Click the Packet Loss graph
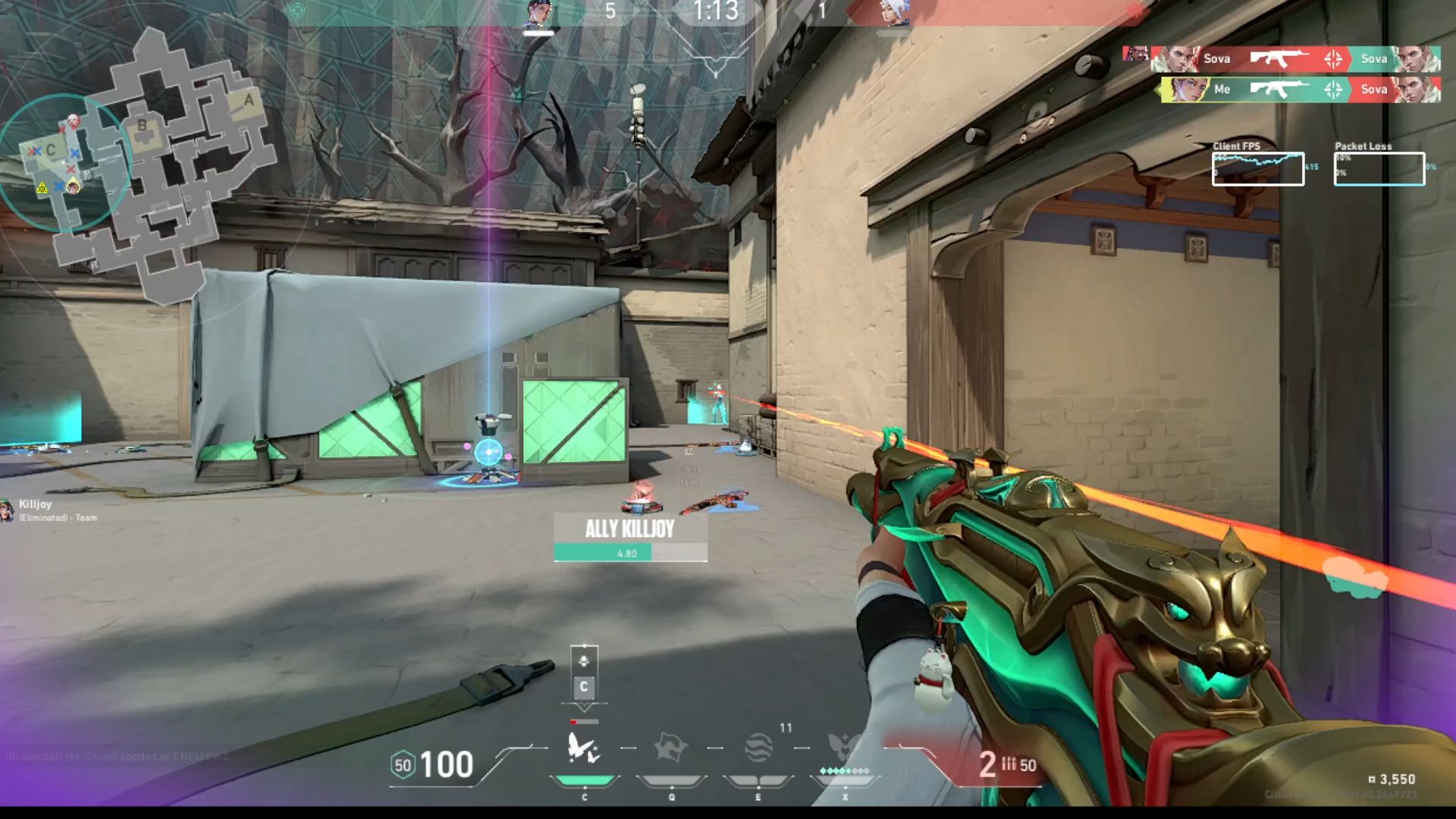 1379,168
